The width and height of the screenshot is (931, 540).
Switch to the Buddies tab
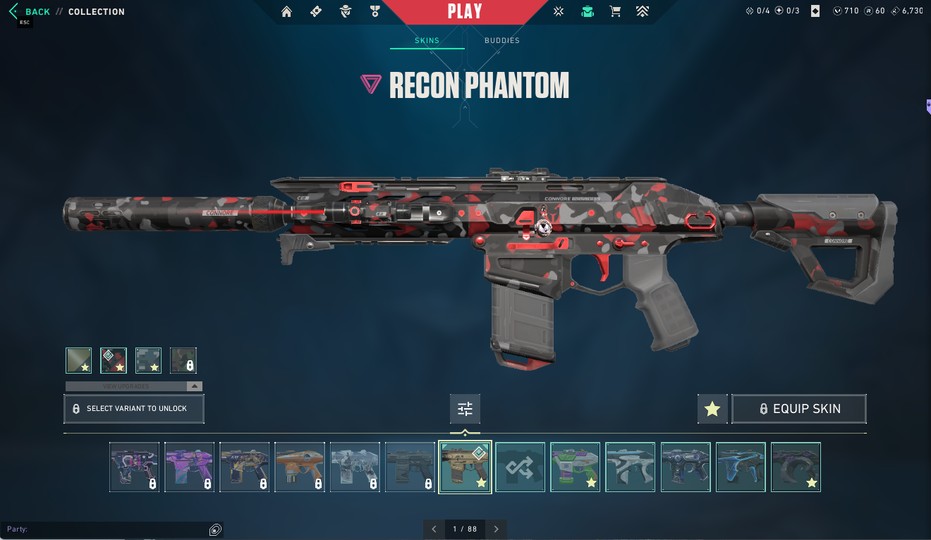501,41
